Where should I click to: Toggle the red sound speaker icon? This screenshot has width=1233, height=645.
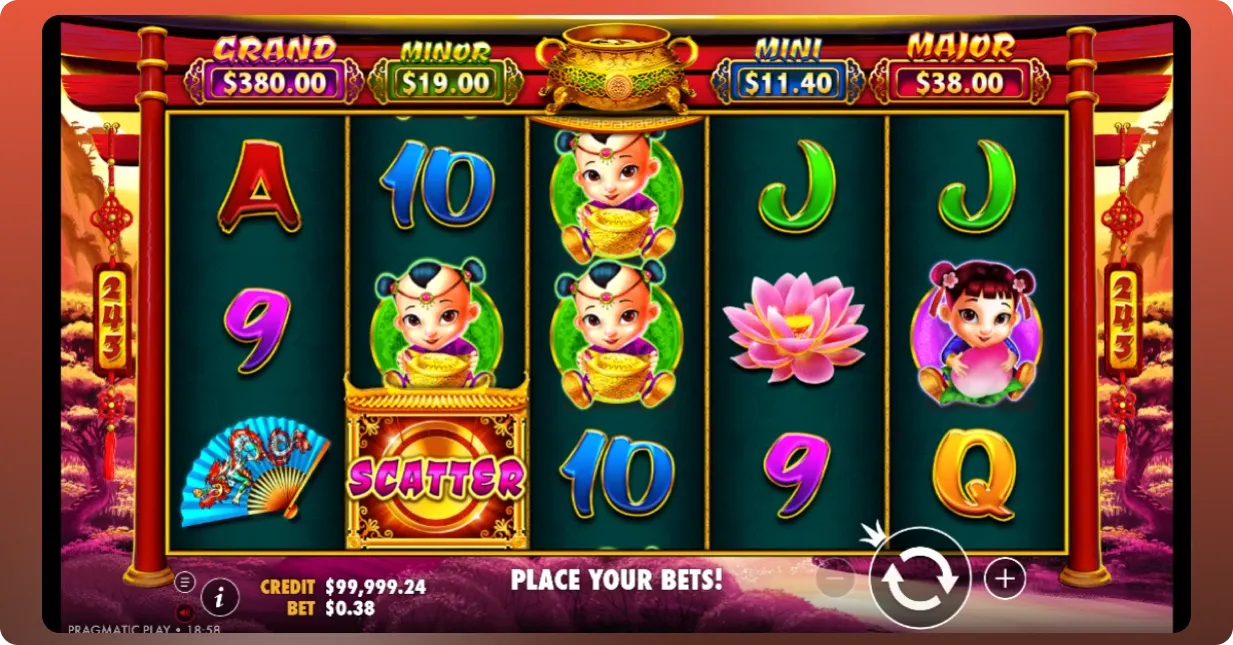(x=185, y=611)
